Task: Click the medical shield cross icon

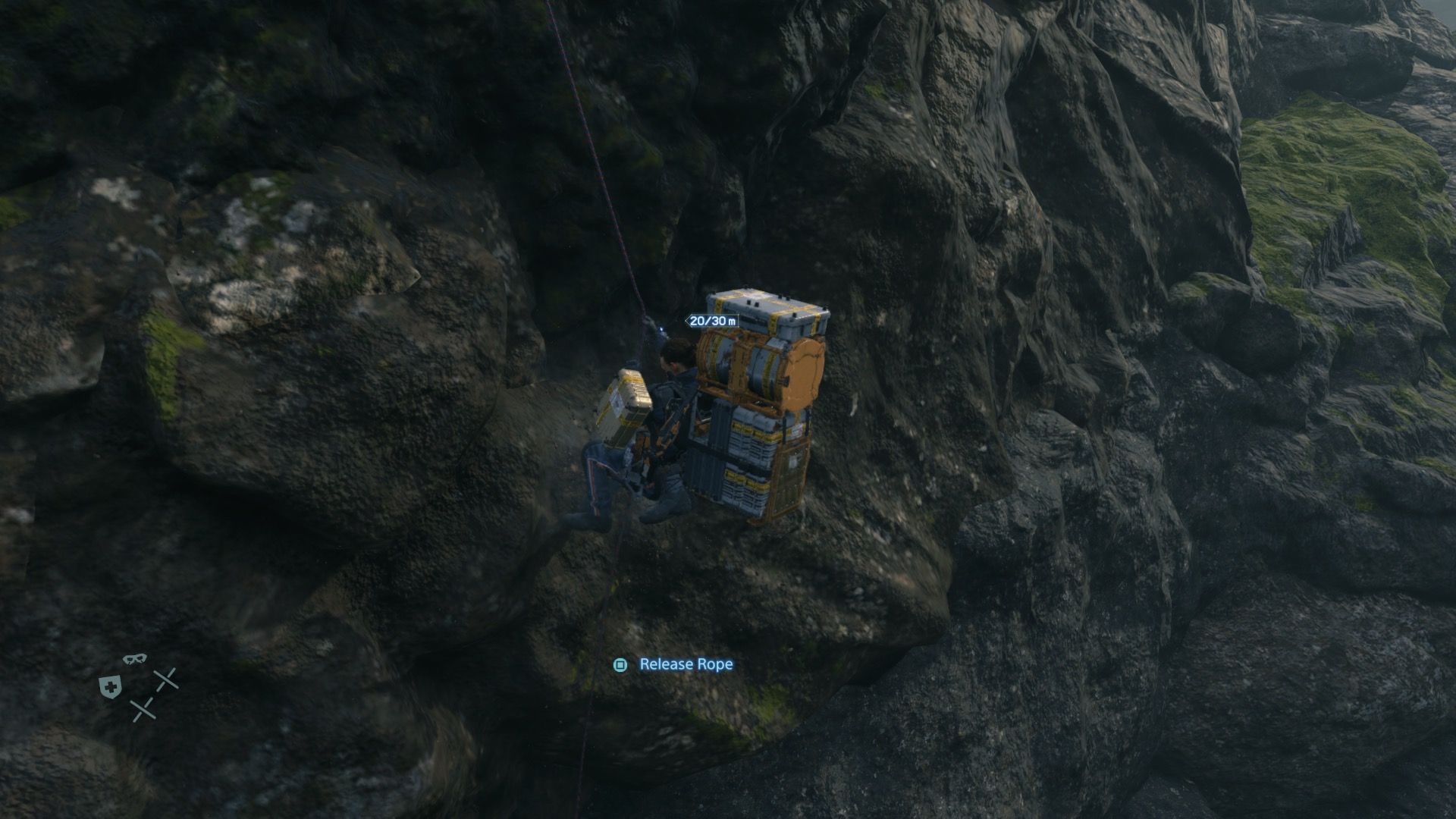Action: point(110,685)
